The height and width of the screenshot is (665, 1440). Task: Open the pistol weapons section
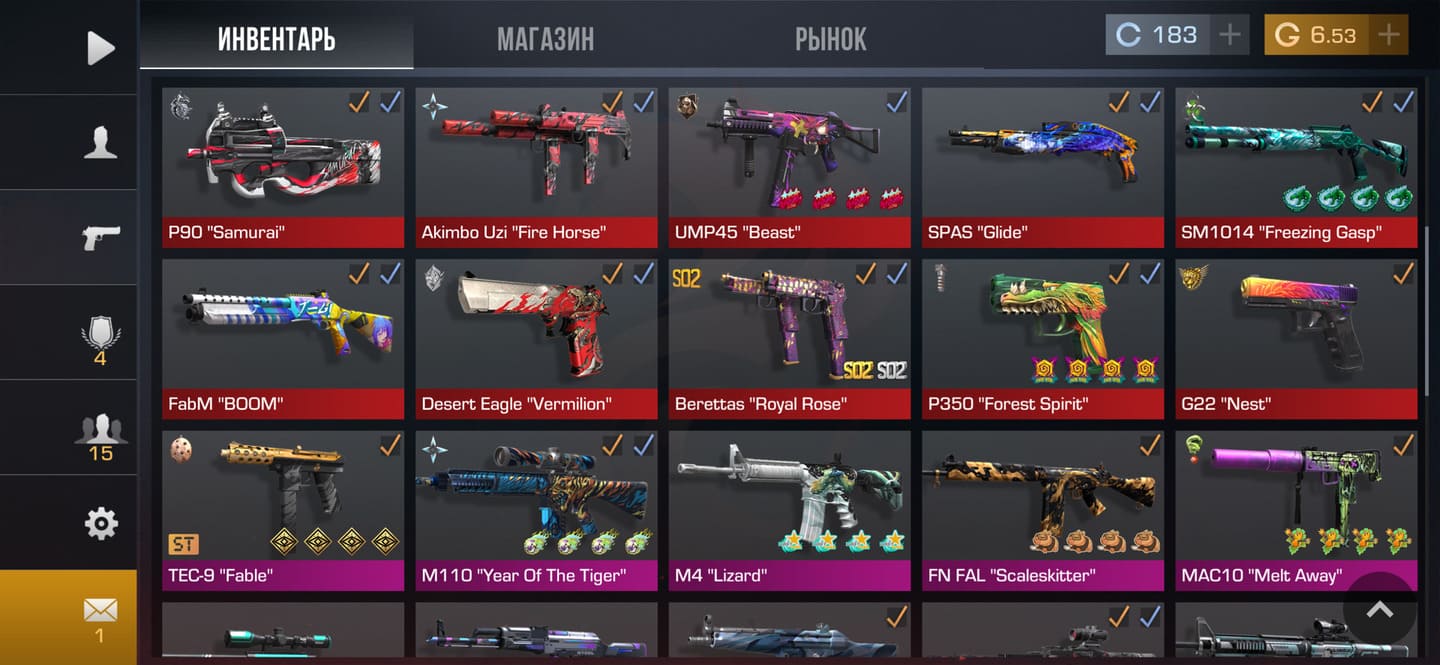100,237
